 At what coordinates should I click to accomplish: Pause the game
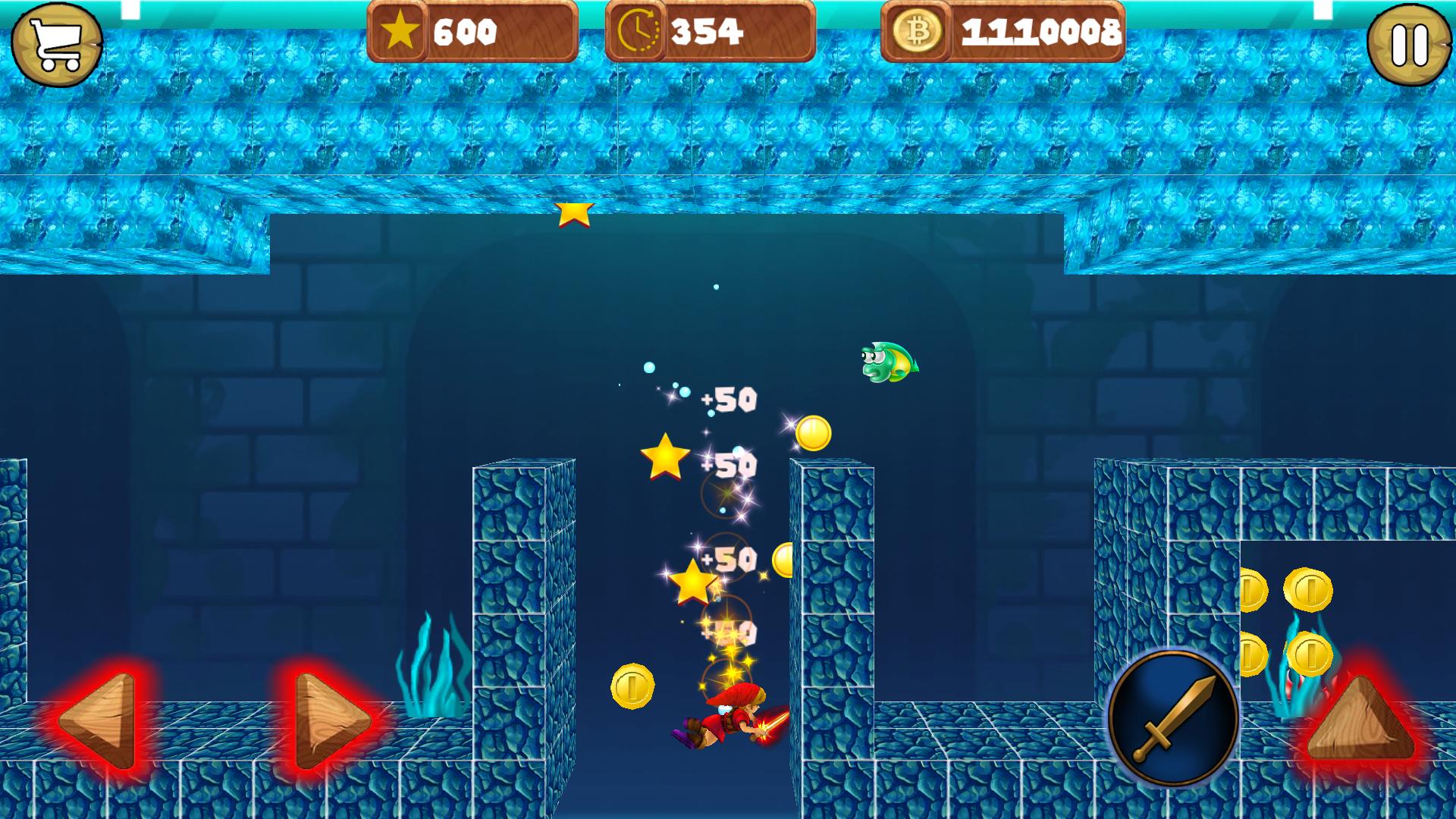click(x=1410, y=44)
